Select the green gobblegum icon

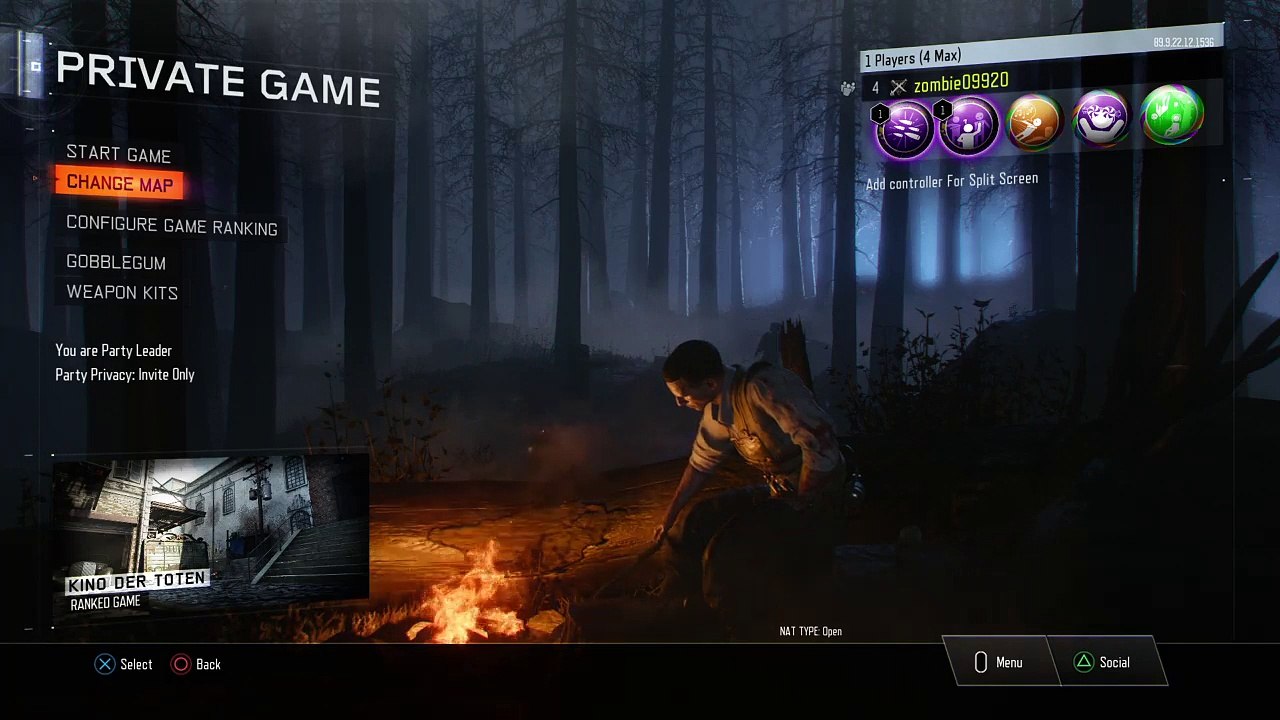click(1170, 115)
